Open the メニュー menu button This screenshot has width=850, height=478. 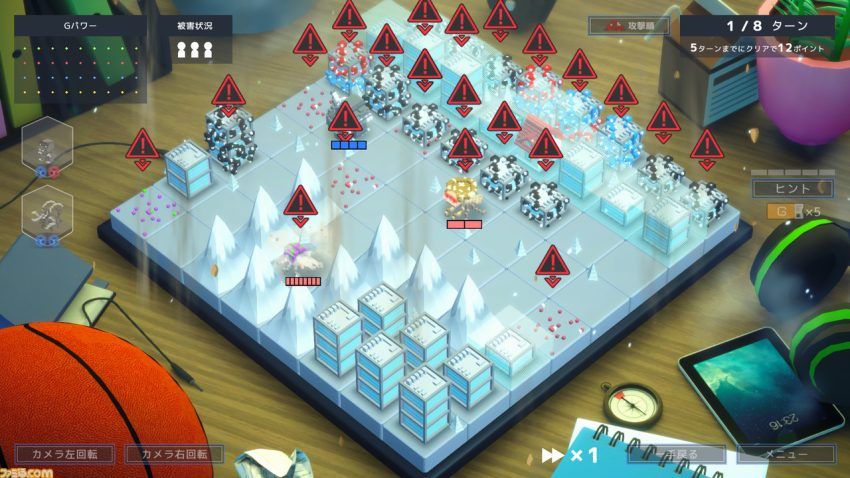[x=785, y=454]
